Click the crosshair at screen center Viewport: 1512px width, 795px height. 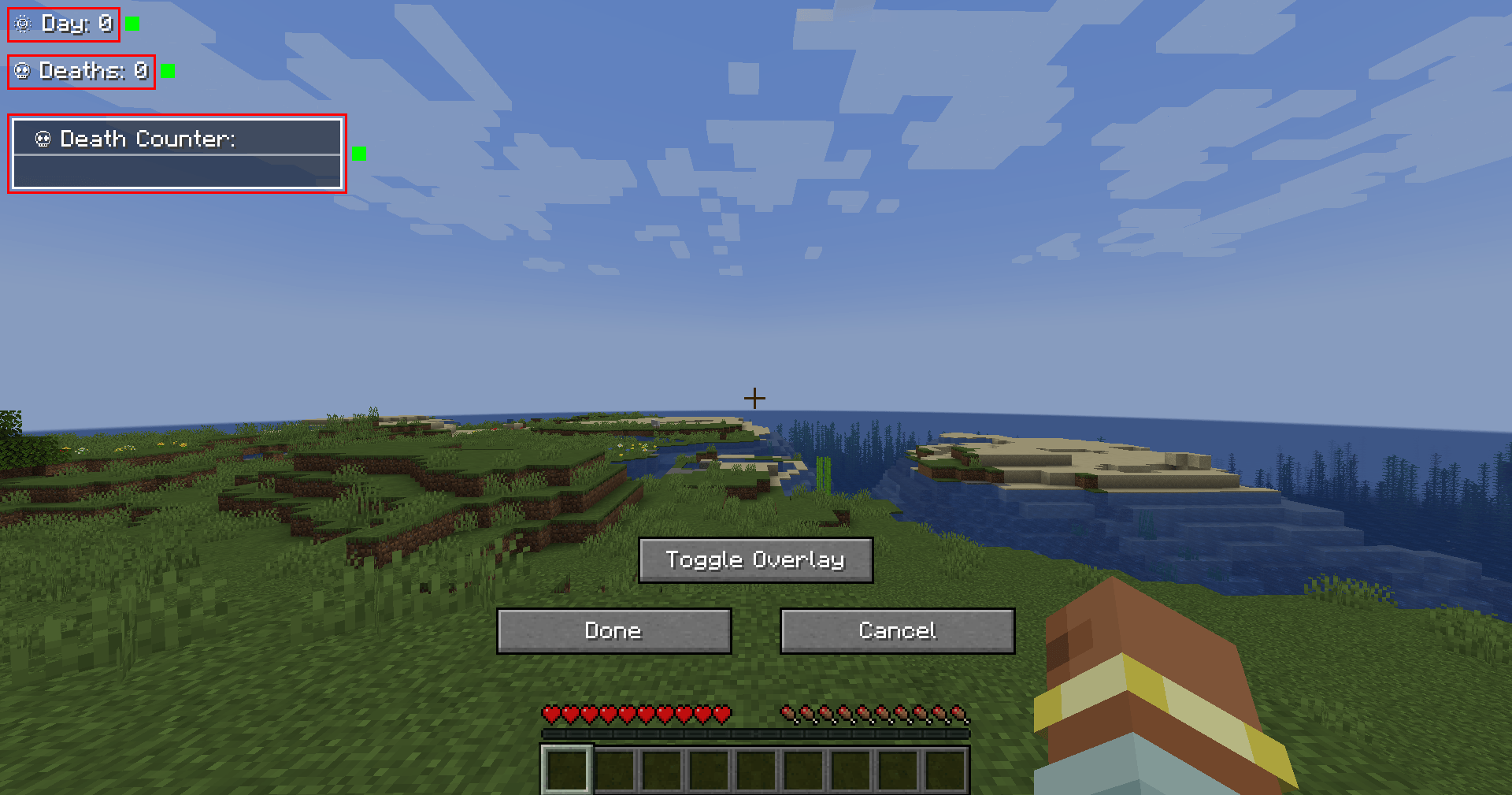coord(755,397)
